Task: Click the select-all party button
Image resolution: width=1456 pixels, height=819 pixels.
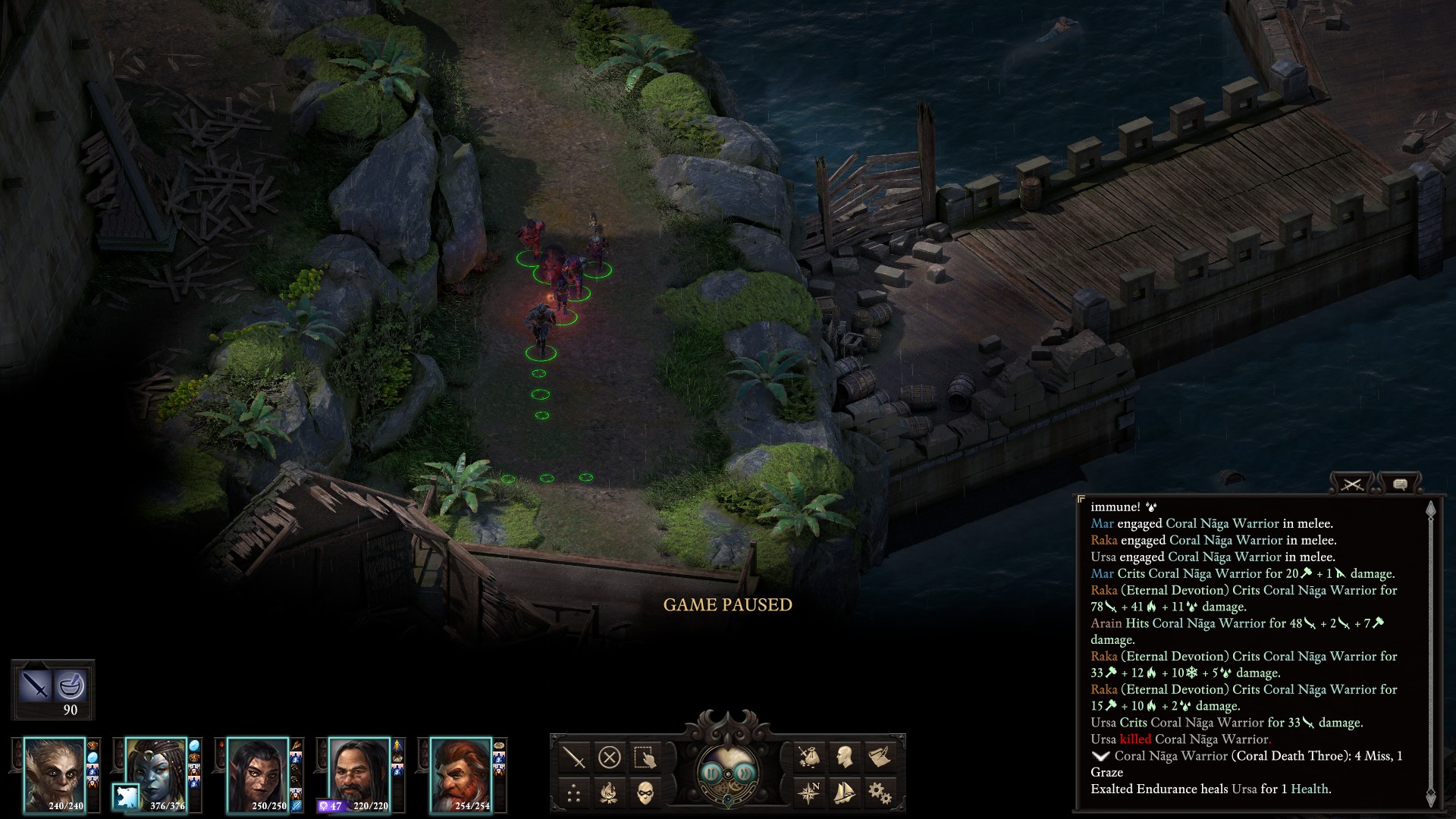Action: coord(645,757)
